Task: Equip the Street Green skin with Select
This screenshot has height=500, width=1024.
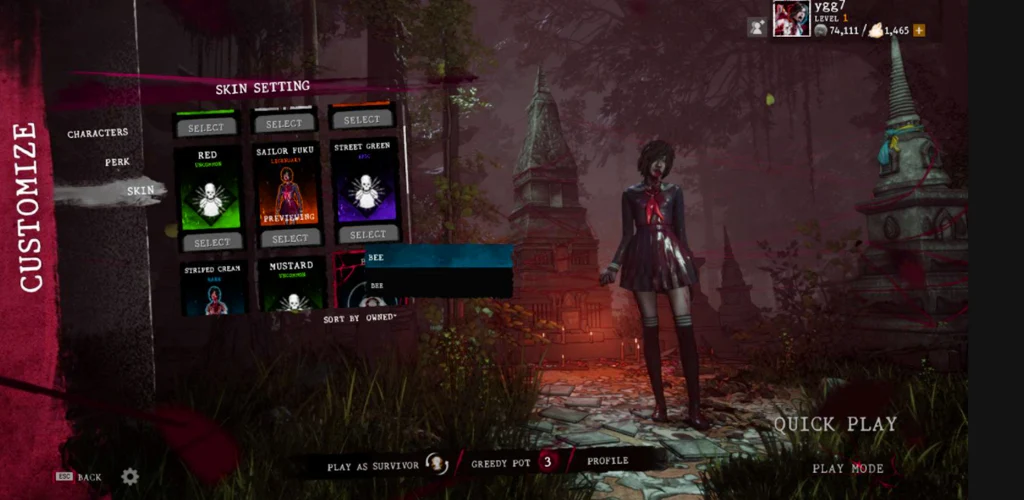Action: click(361, 234)
